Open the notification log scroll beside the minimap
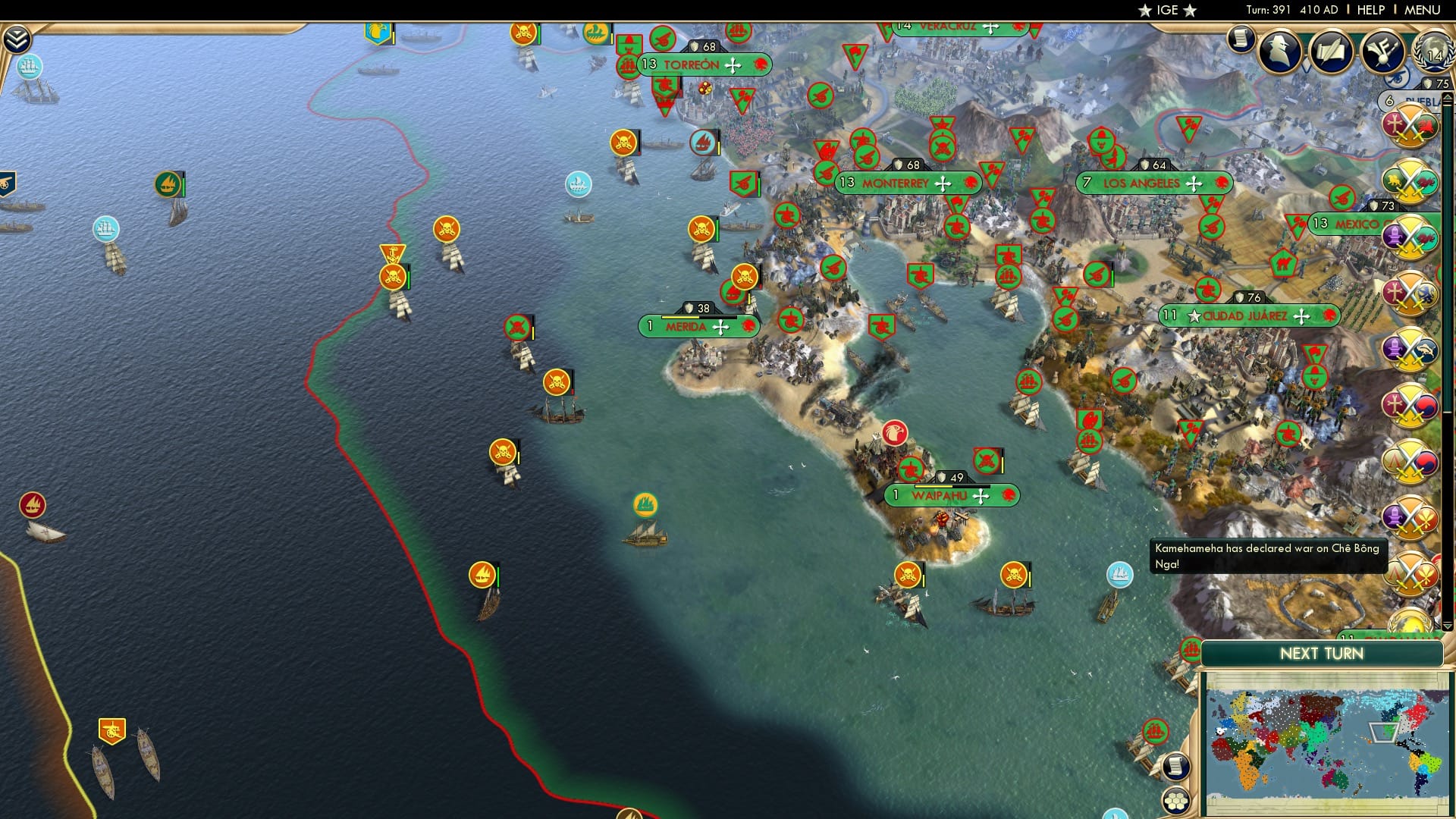This screenshot has width=1456, height=819. pos(1175,766)
